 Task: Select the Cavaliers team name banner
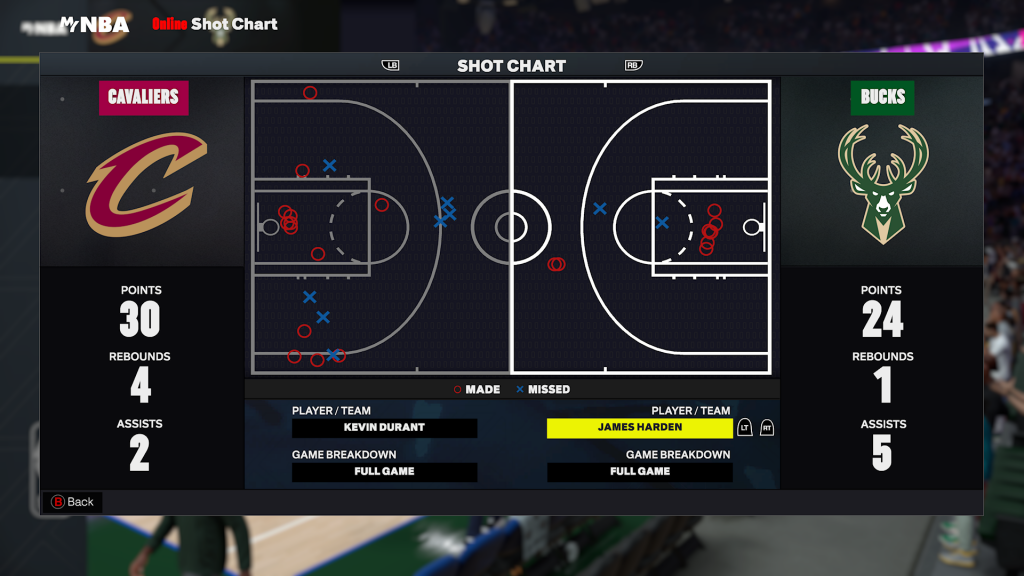click(143, 97)
